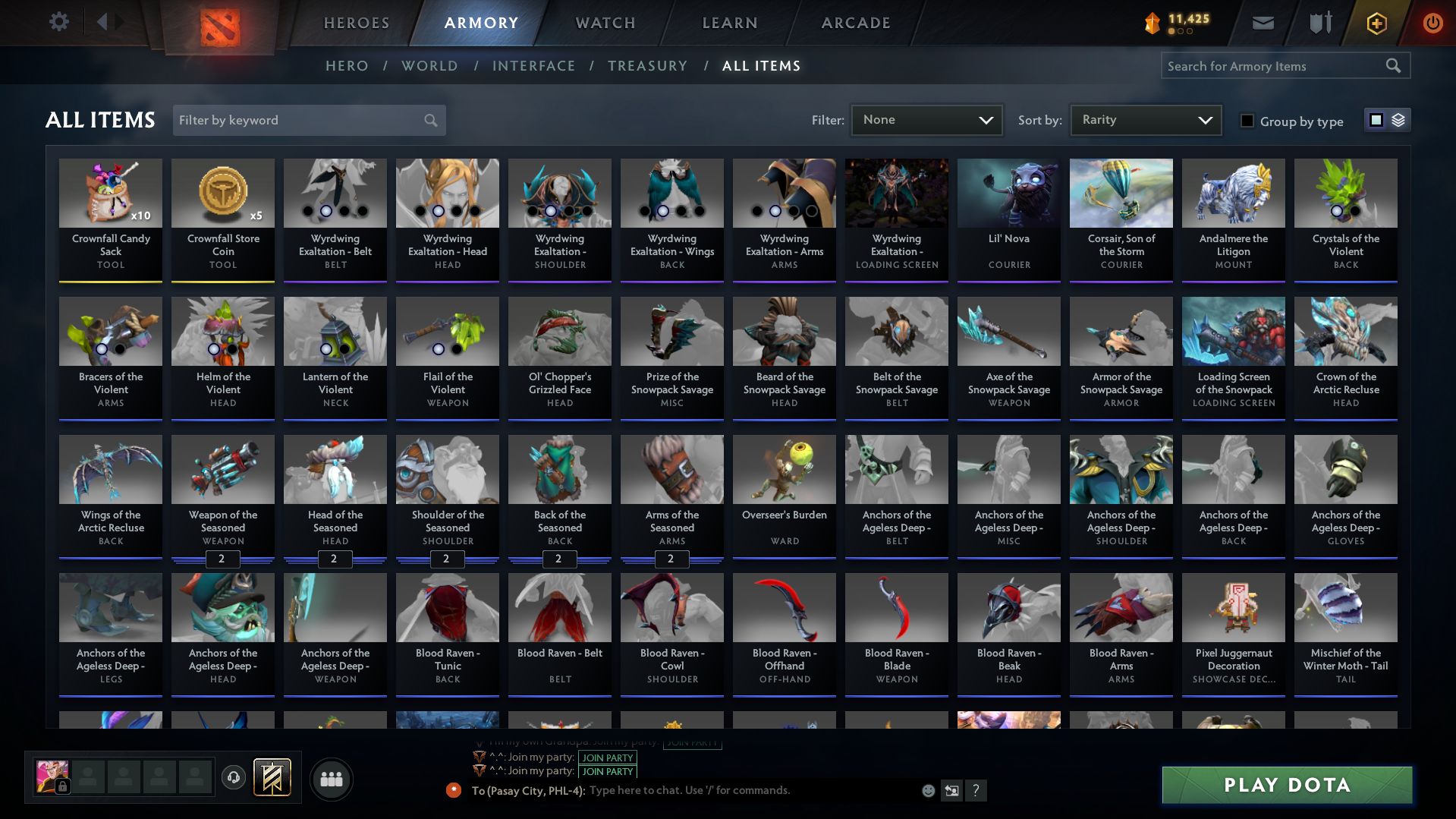The width and height of the screenshot is (1456, 819).
Task: Open the TREASURY section in breadcrumb
Action: click(x=647, y=65)
